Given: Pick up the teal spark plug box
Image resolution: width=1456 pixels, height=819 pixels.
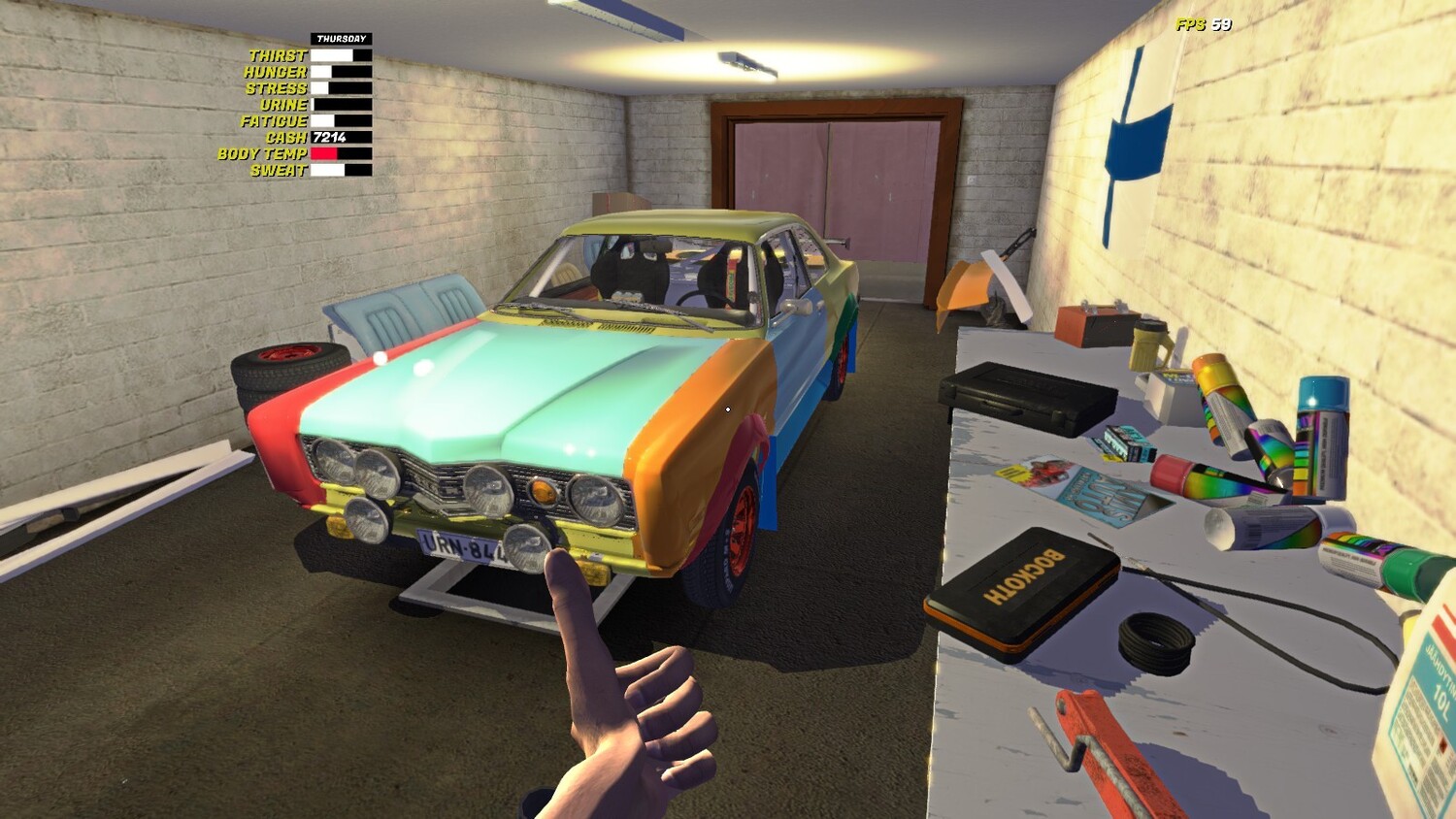Looking at the screenshot, I should click(x=1126, y=441).
